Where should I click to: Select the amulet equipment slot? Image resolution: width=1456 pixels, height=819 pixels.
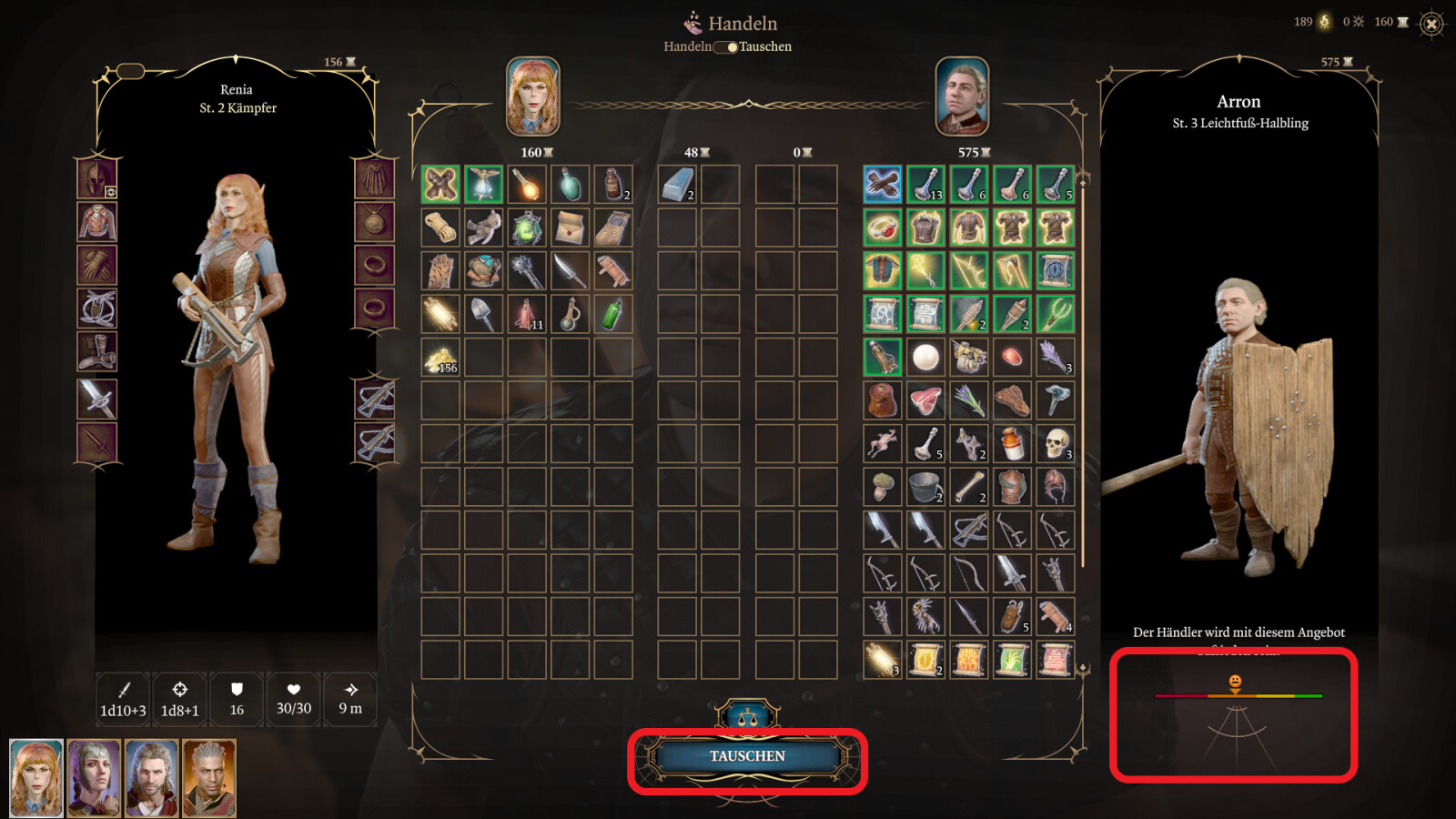tap(374, 222)
